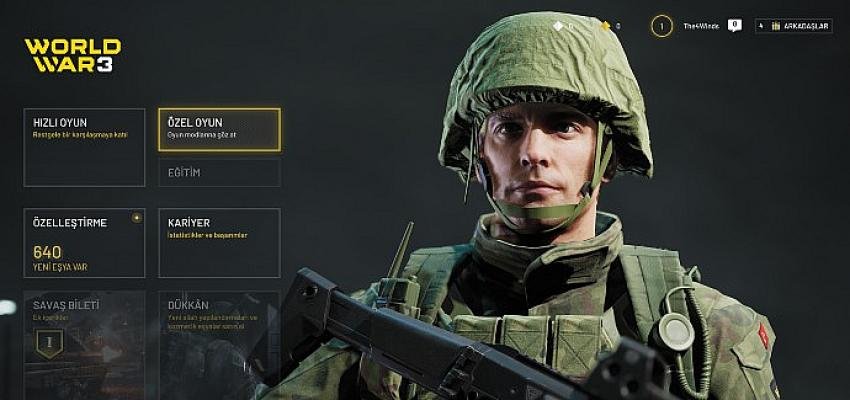Click the circular player level badge
This screenshot has width=850, height=400.
point(661,26)
